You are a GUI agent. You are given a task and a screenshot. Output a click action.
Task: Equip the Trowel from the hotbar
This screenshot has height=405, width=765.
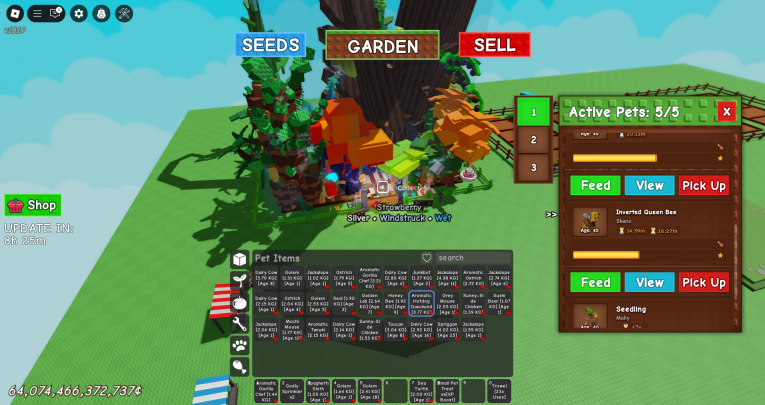(x=499, y=391)
